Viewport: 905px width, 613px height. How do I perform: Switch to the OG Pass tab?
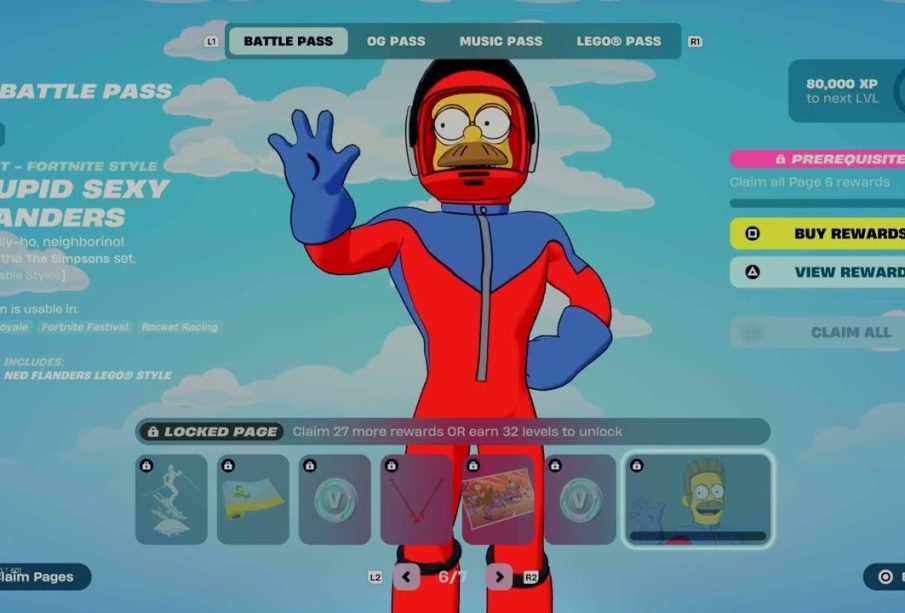coord(396,41)
